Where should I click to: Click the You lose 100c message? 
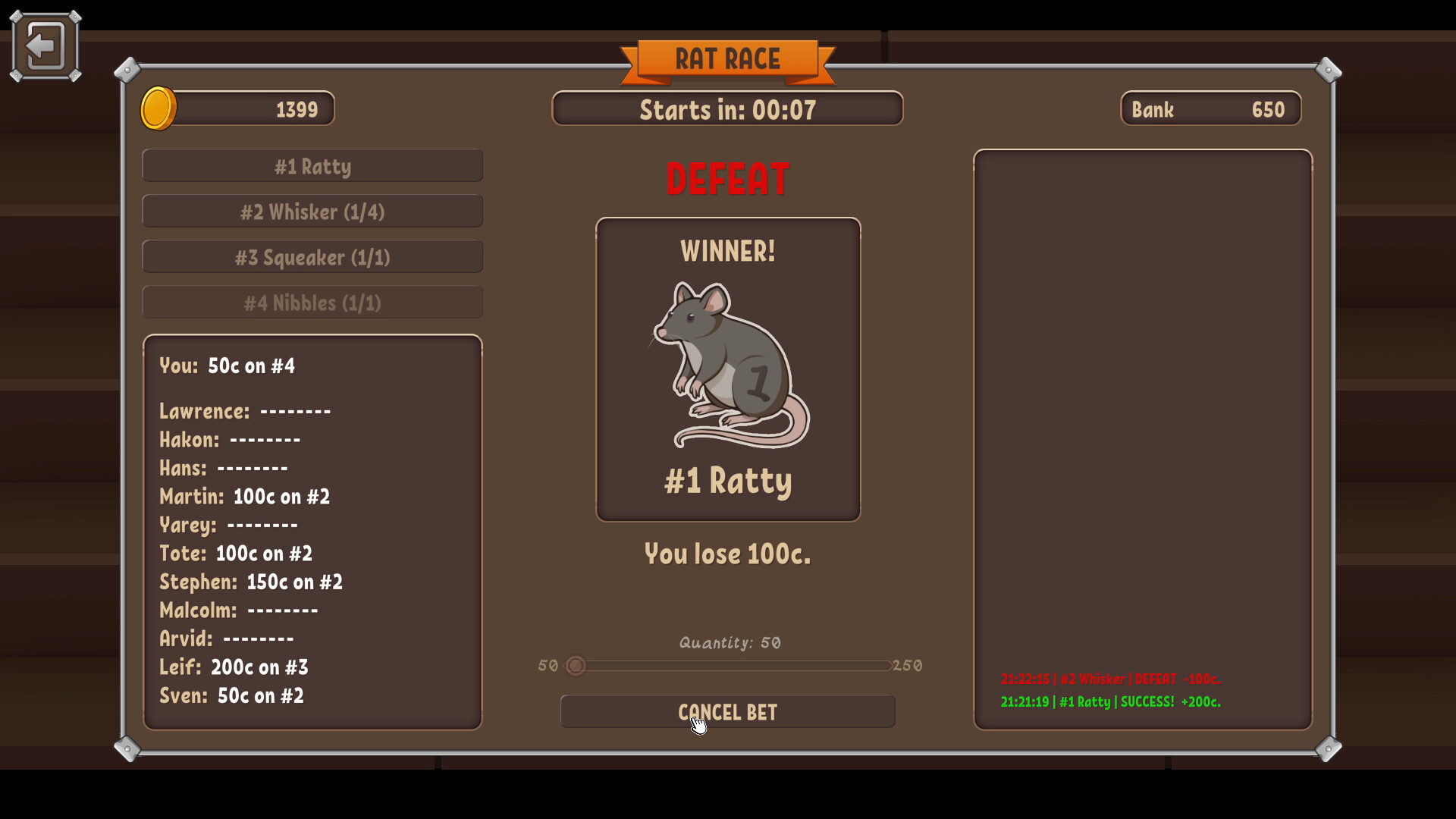pyautogui.click(x=726, y=554)
